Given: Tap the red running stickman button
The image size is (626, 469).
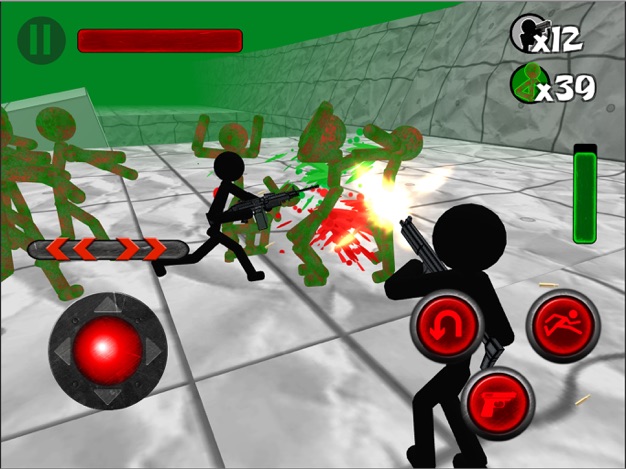Looking at the screenshot, I should click(x=563, y=326).
